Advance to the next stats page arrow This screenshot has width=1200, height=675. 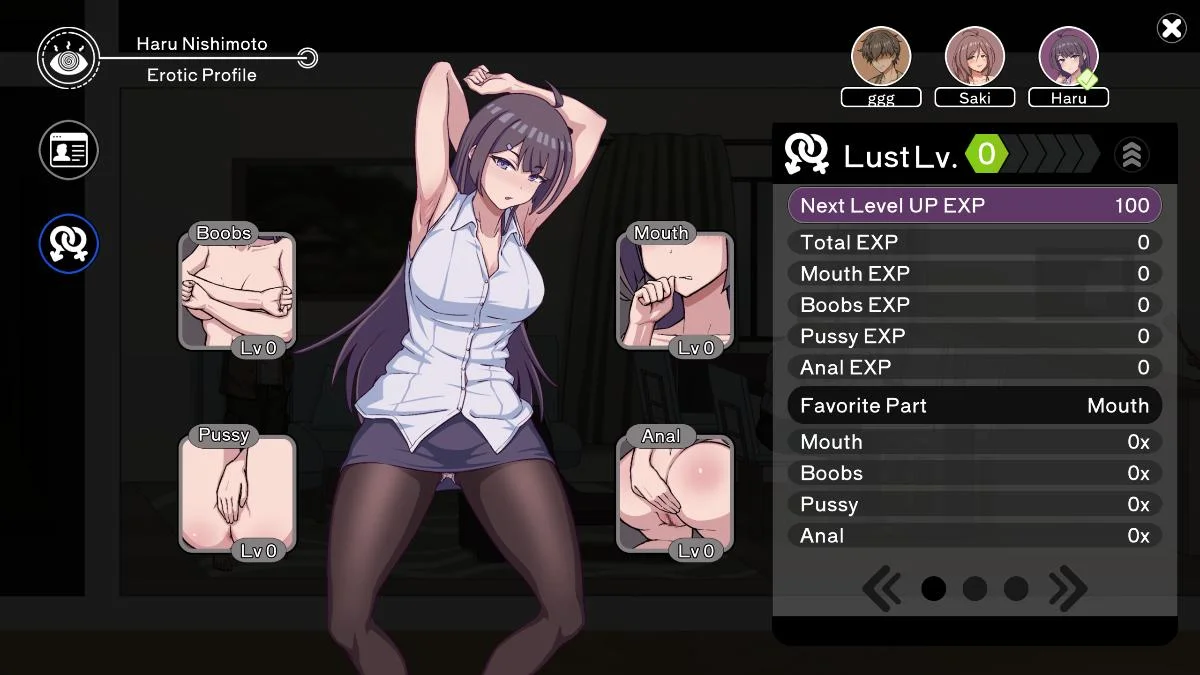(1067, 589)
